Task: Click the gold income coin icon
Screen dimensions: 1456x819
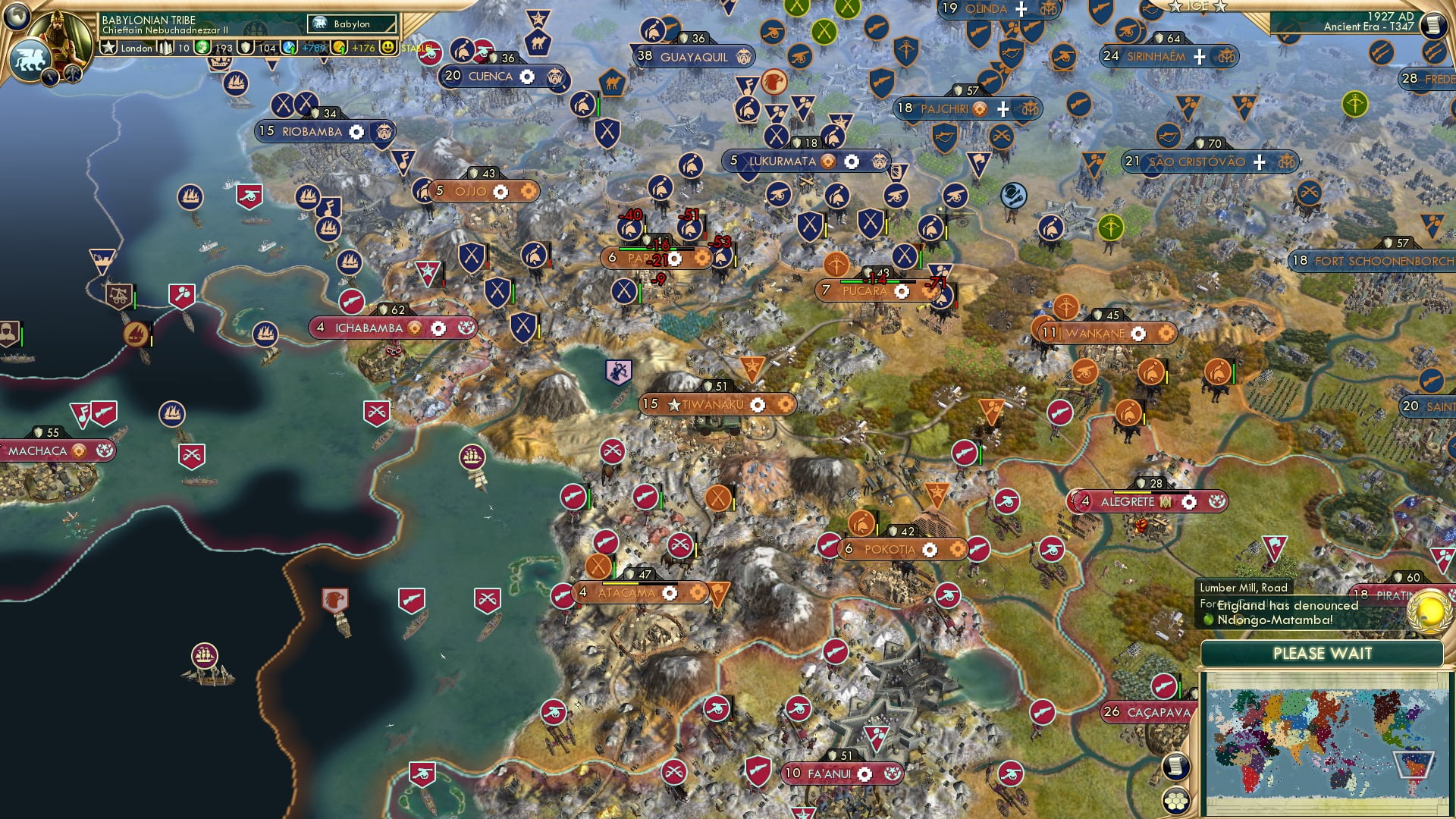Action: [x=340, y=48]
